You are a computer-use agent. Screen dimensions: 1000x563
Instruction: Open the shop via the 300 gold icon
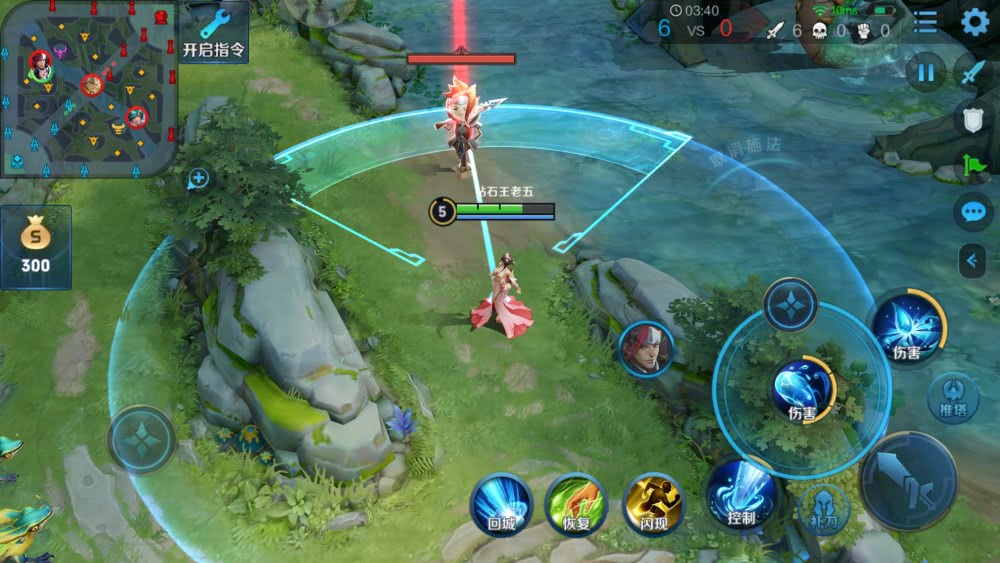tap(36, 247)
